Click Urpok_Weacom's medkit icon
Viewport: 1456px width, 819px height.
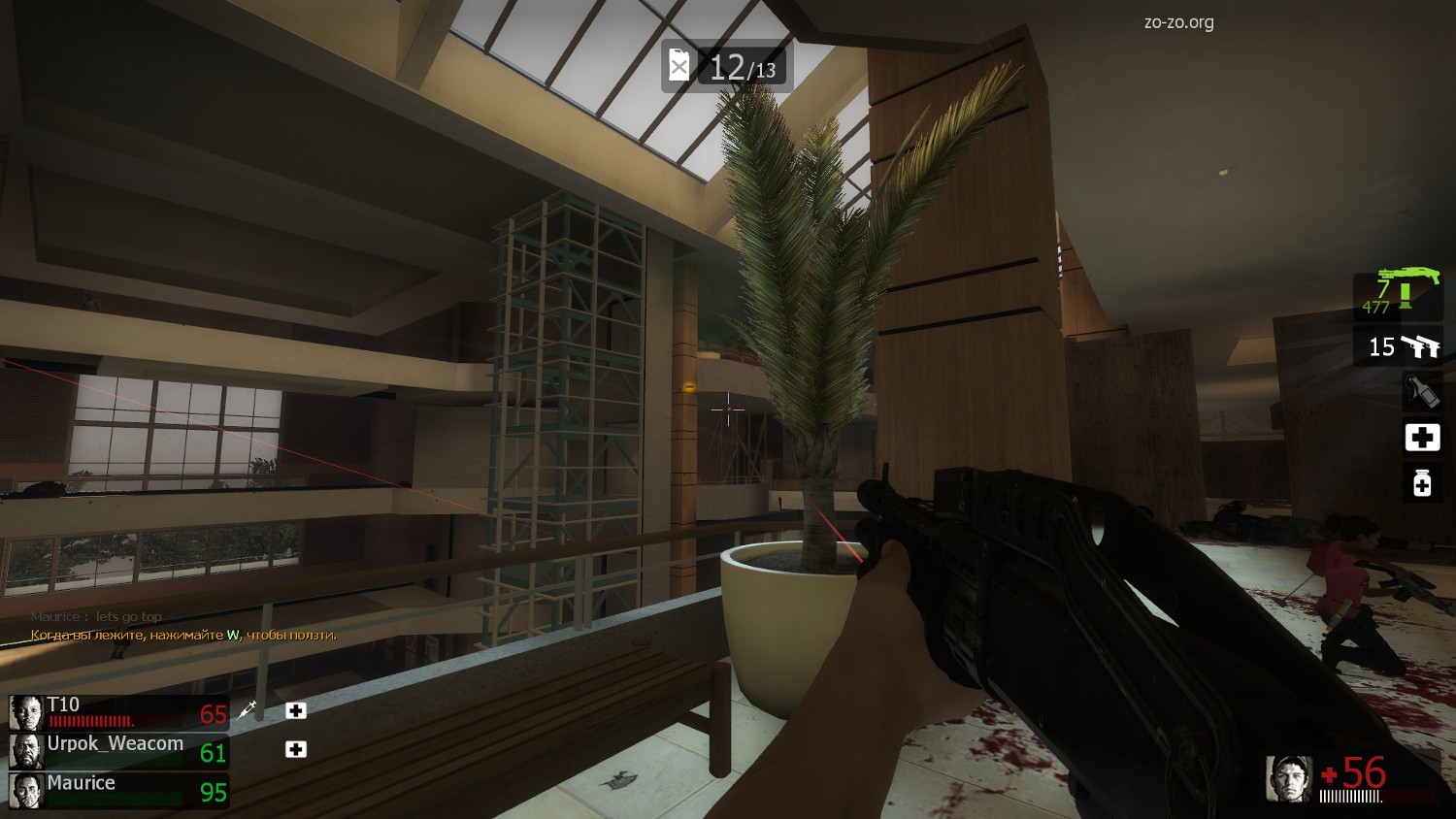point(296,749)
